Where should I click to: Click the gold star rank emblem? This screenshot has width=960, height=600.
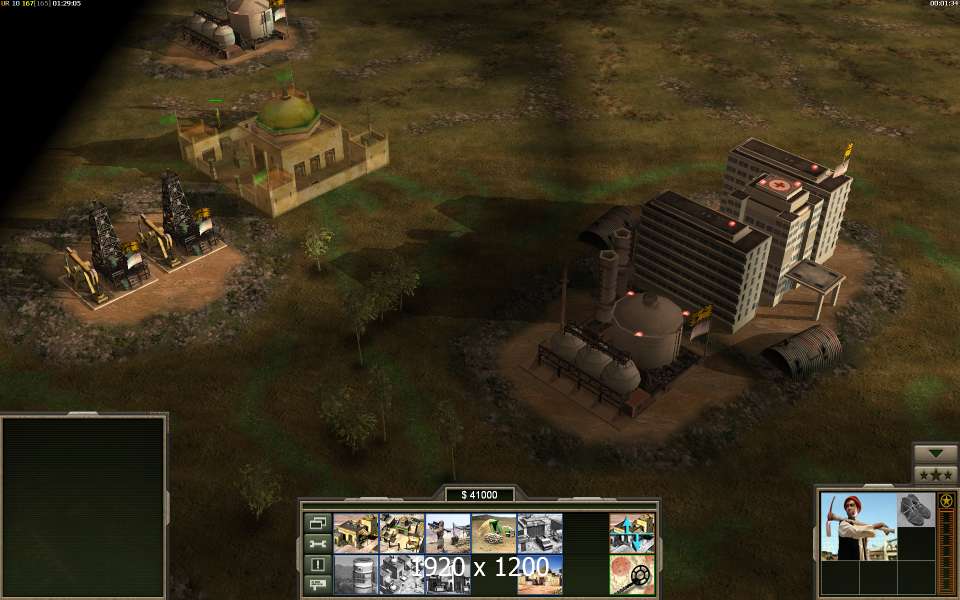pyautogui.click(x=946, y=500)
